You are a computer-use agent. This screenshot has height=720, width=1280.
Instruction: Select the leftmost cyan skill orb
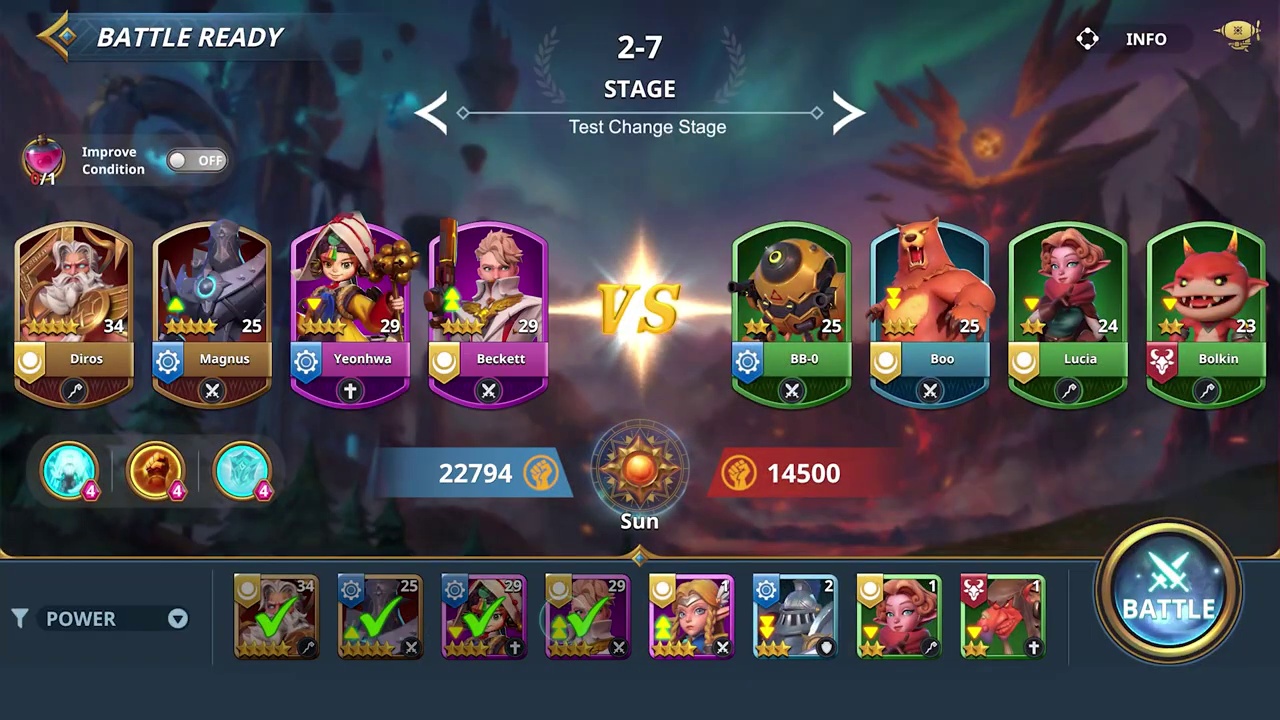coord(68,470)
